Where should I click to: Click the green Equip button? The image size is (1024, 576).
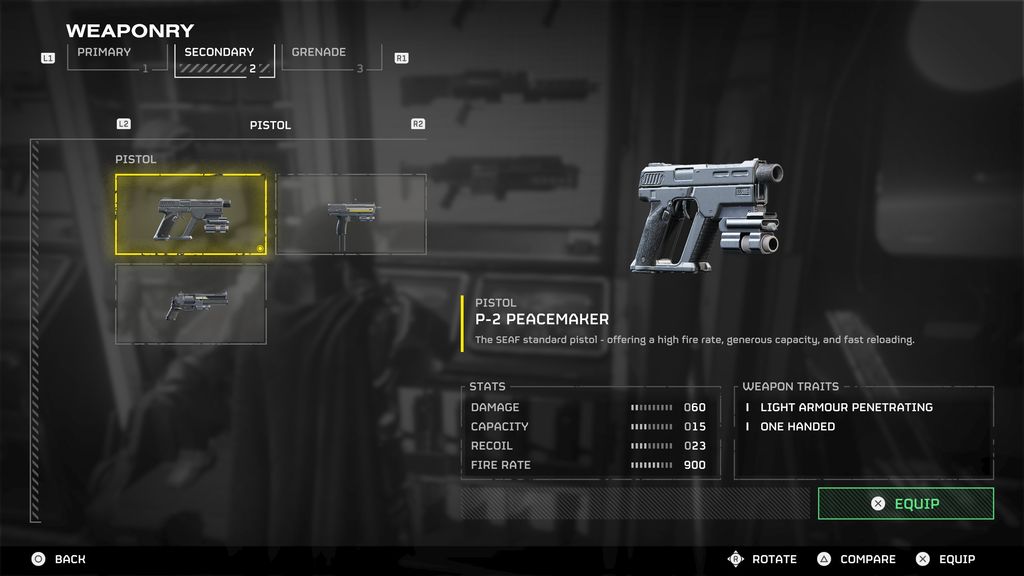coord(905,504)
